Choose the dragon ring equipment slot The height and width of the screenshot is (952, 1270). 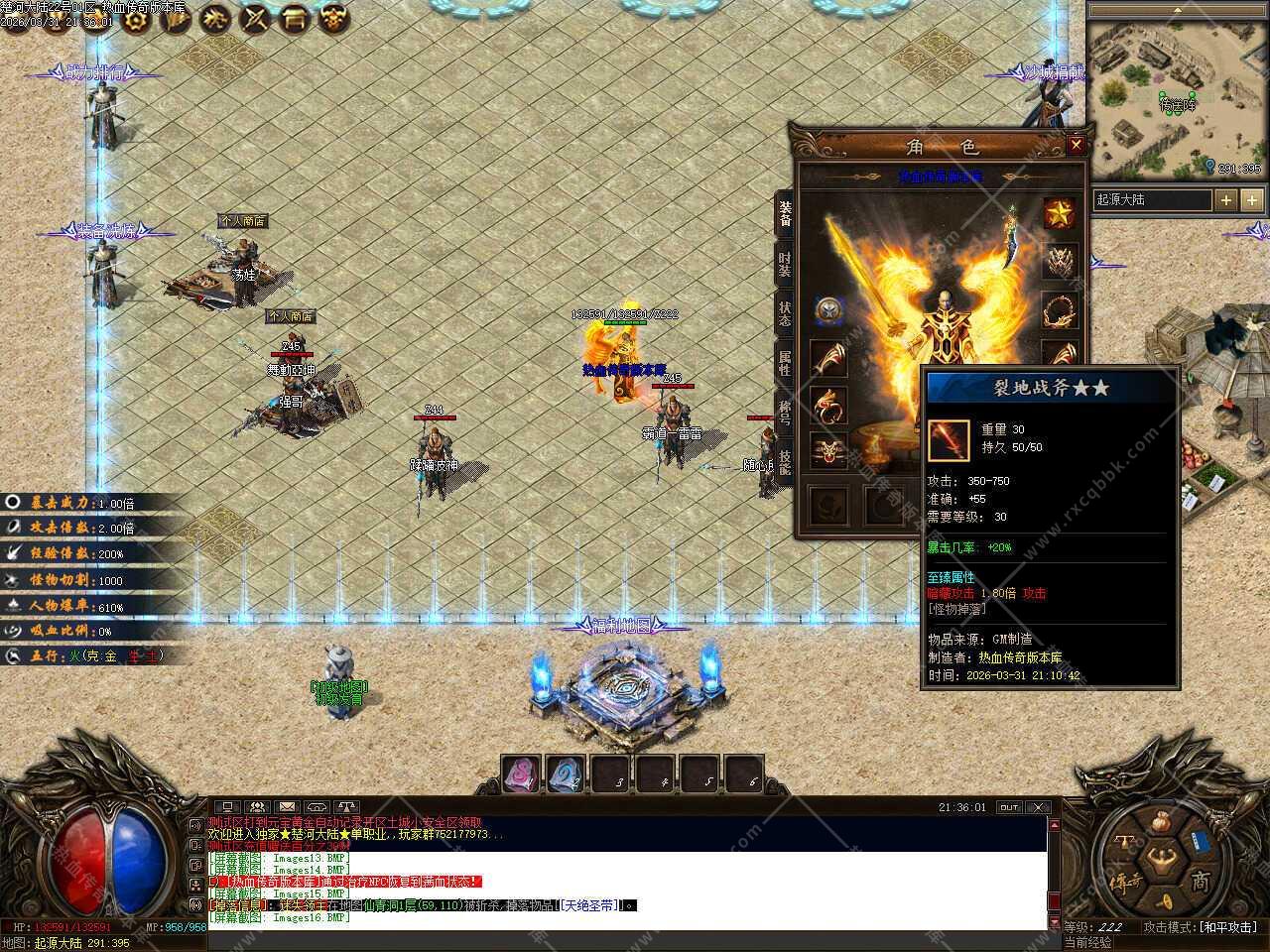pos(828,406)
